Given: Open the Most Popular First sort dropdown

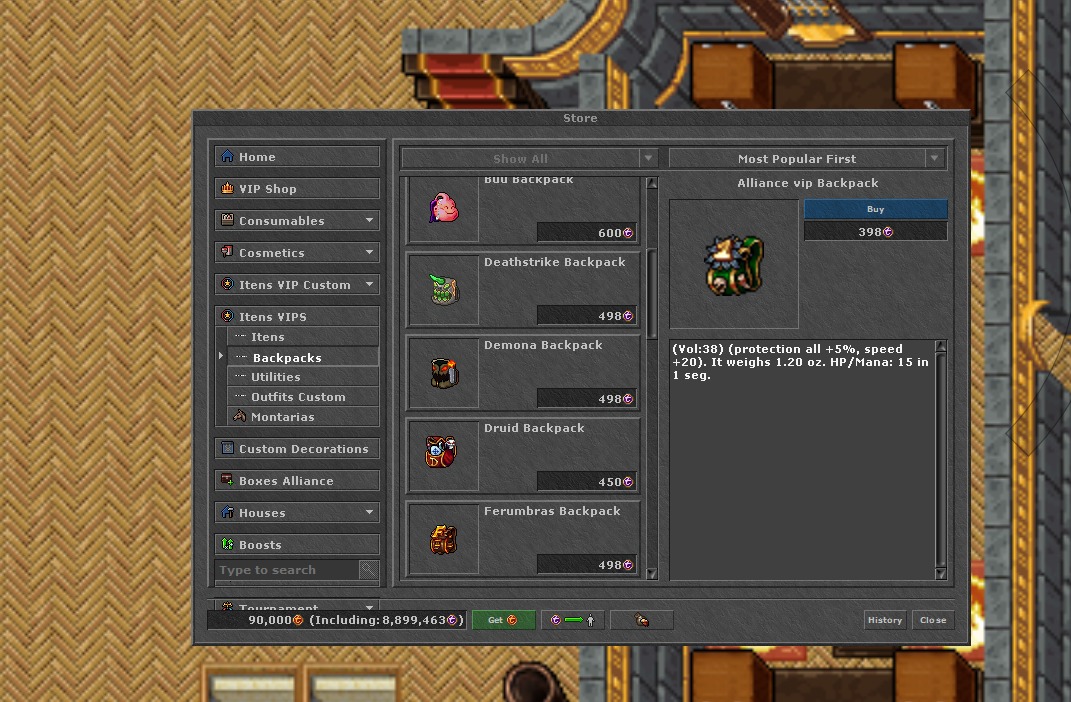Looking at the screenshot, I should pyautogui.click(x=806, y=159).
